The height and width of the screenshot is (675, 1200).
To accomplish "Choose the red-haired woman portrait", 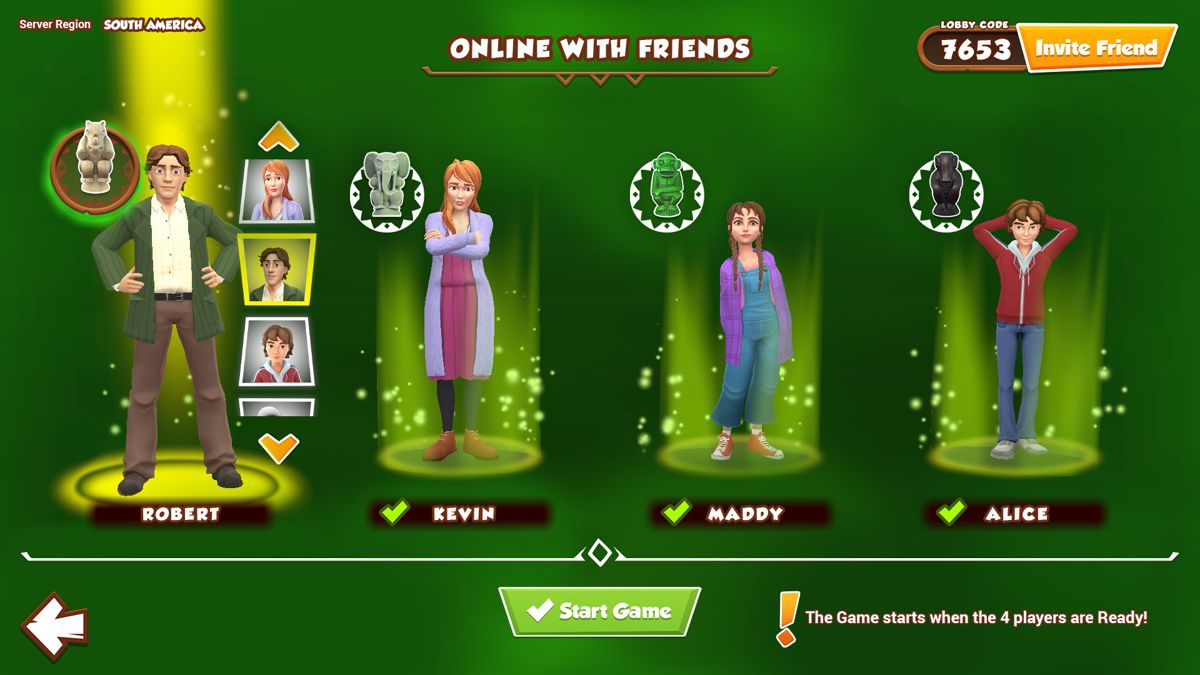I will (277, 190).
